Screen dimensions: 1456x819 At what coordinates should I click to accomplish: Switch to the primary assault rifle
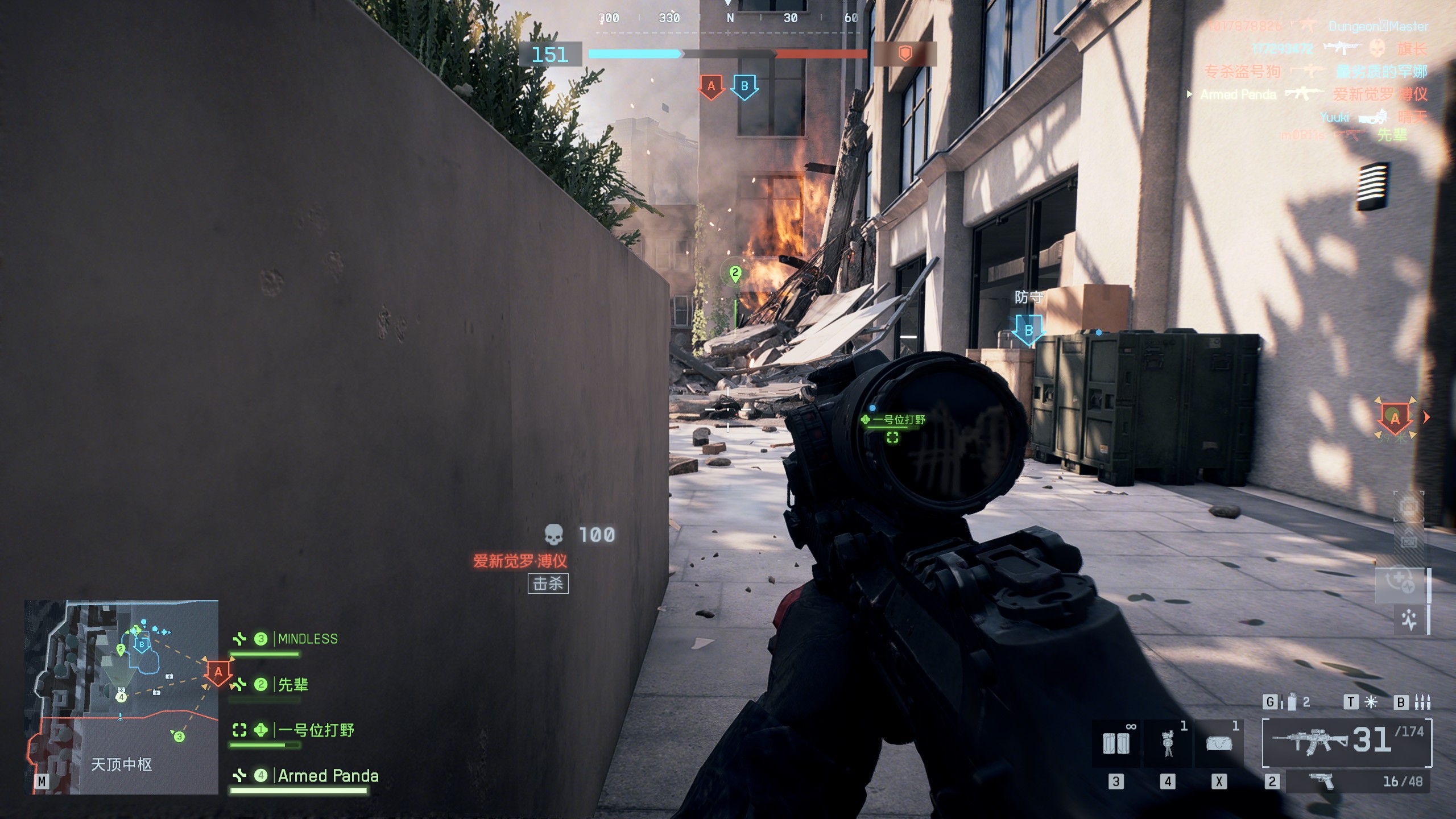point(1347,742)
